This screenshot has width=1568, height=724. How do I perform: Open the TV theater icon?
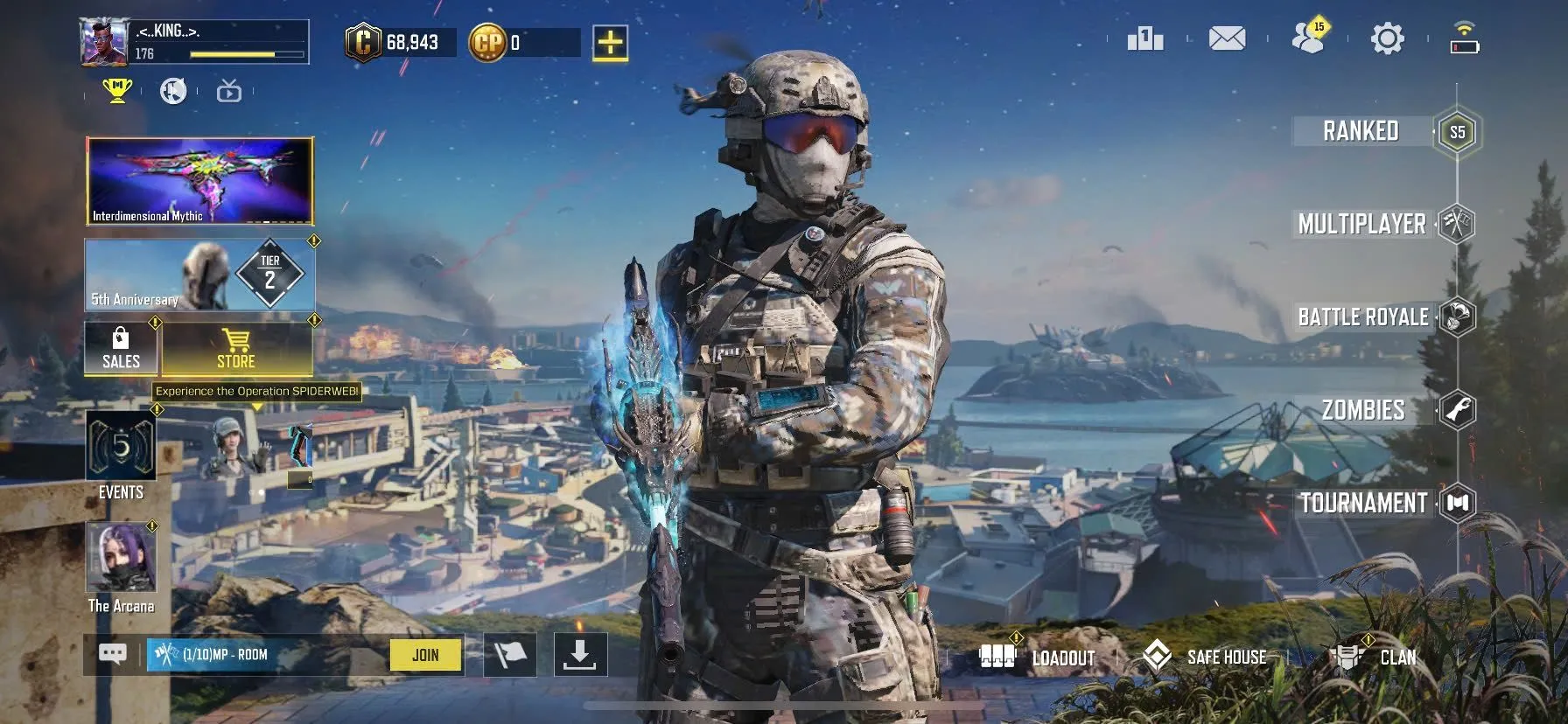click(x=227, y=91)
